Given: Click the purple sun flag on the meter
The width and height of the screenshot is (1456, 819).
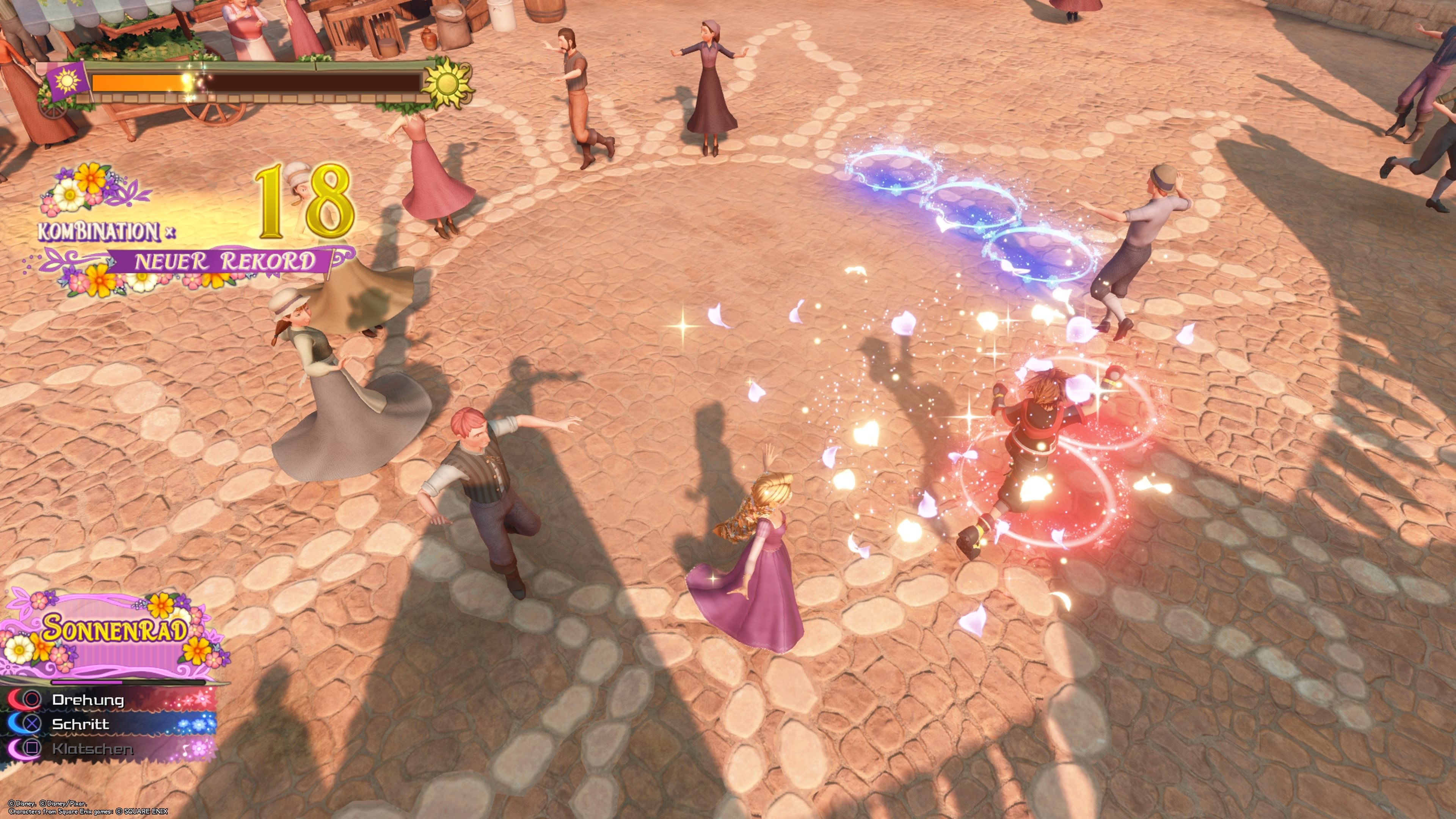Looking at the screenshot, I should 68,85.
